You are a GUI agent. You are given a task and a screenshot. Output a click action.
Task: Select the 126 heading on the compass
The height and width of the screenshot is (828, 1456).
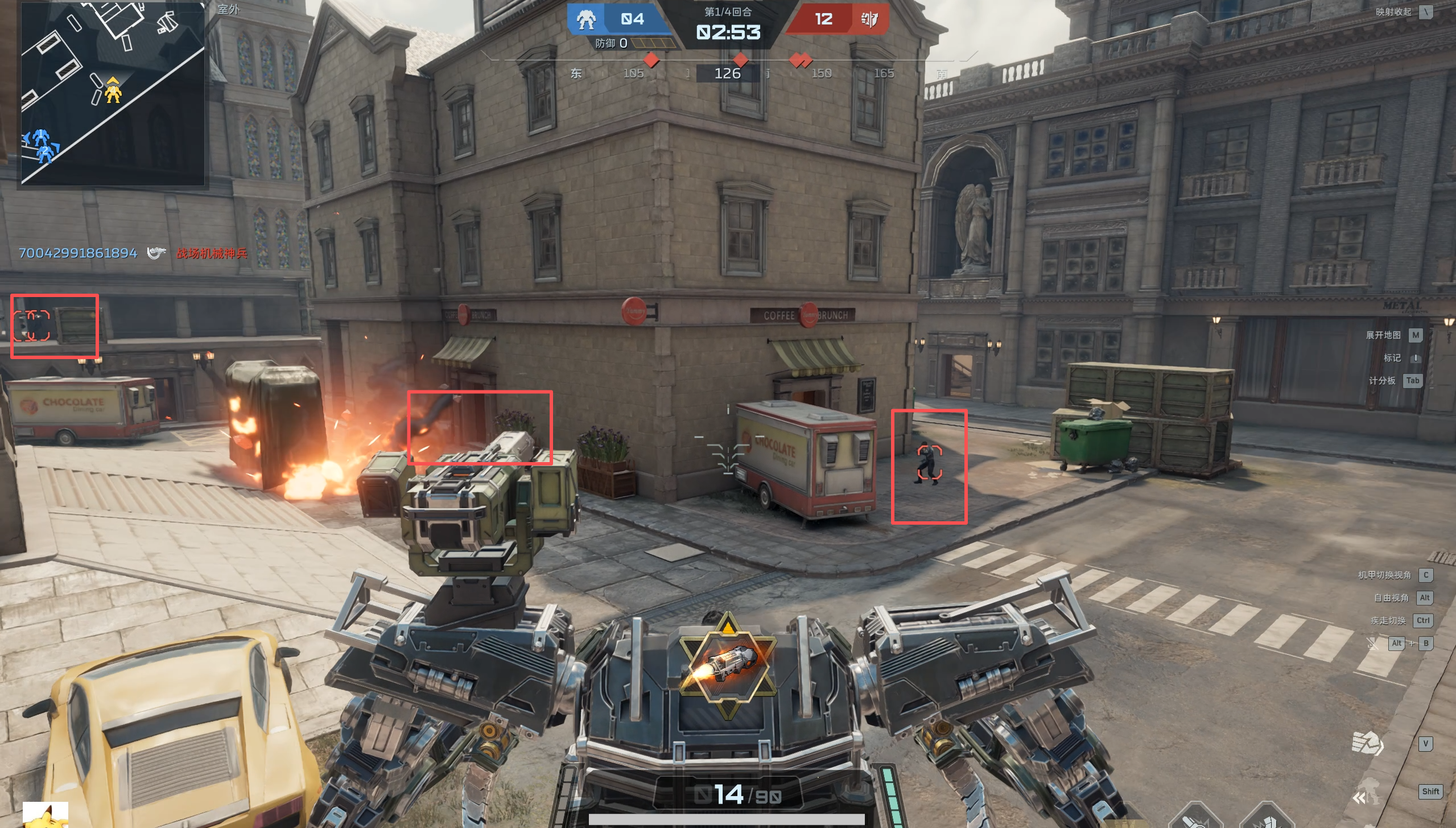click(727, 73)
